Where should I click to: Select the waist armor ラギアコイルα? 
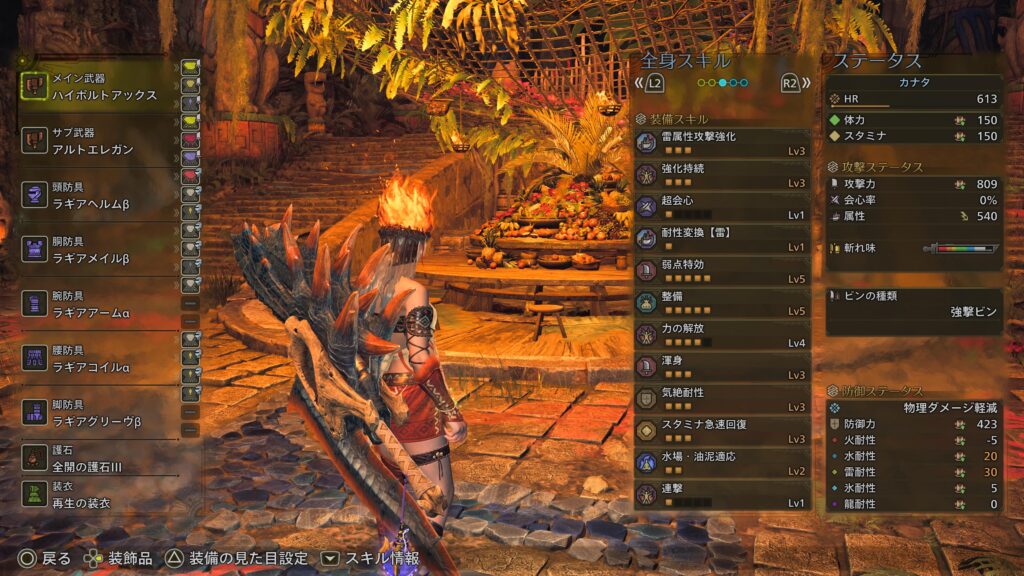(x=98, y=359)
